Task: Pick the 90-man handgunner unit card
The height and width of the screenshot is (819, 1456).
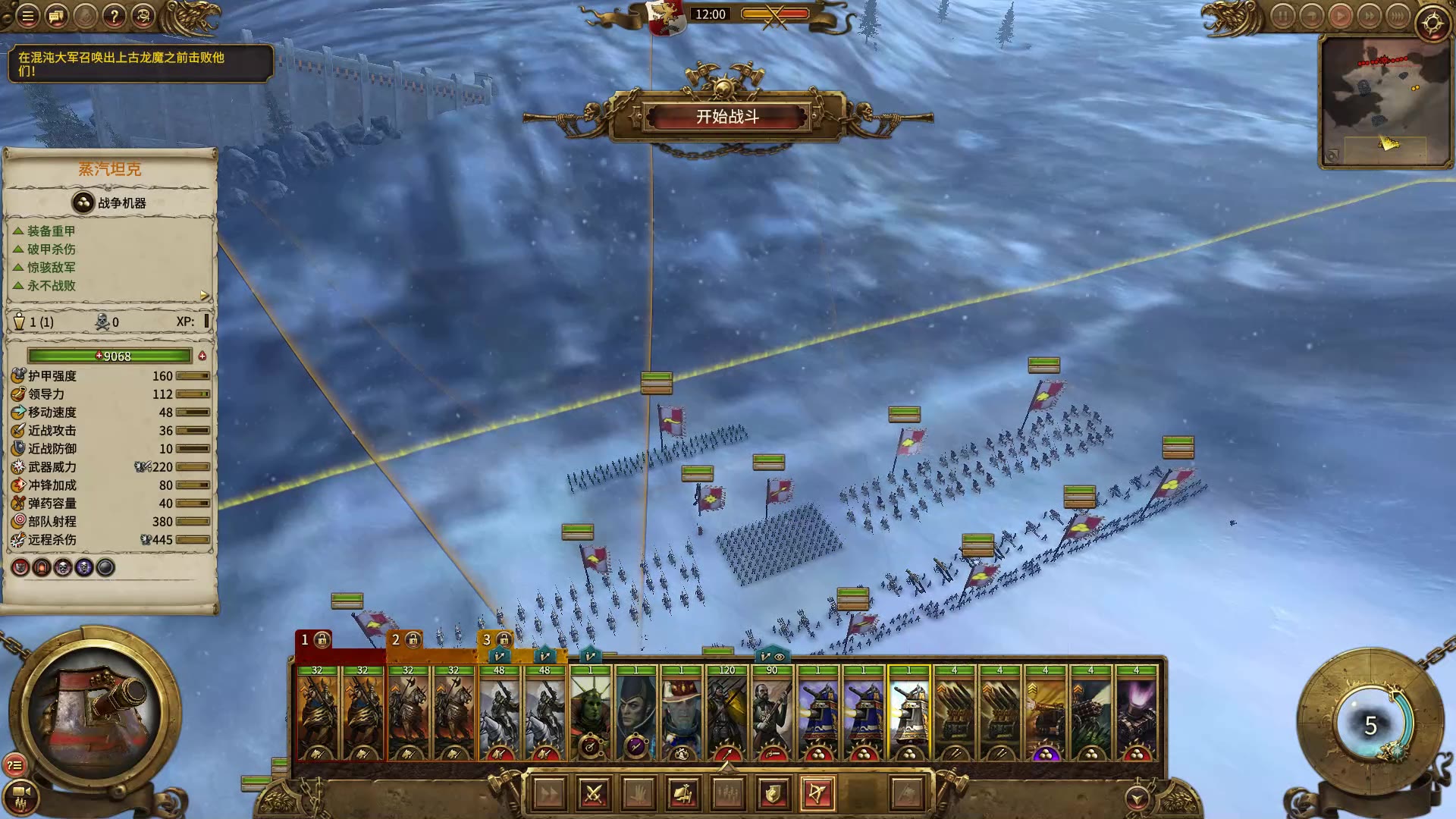Action: pyautogui.click(x=772, y=713)
